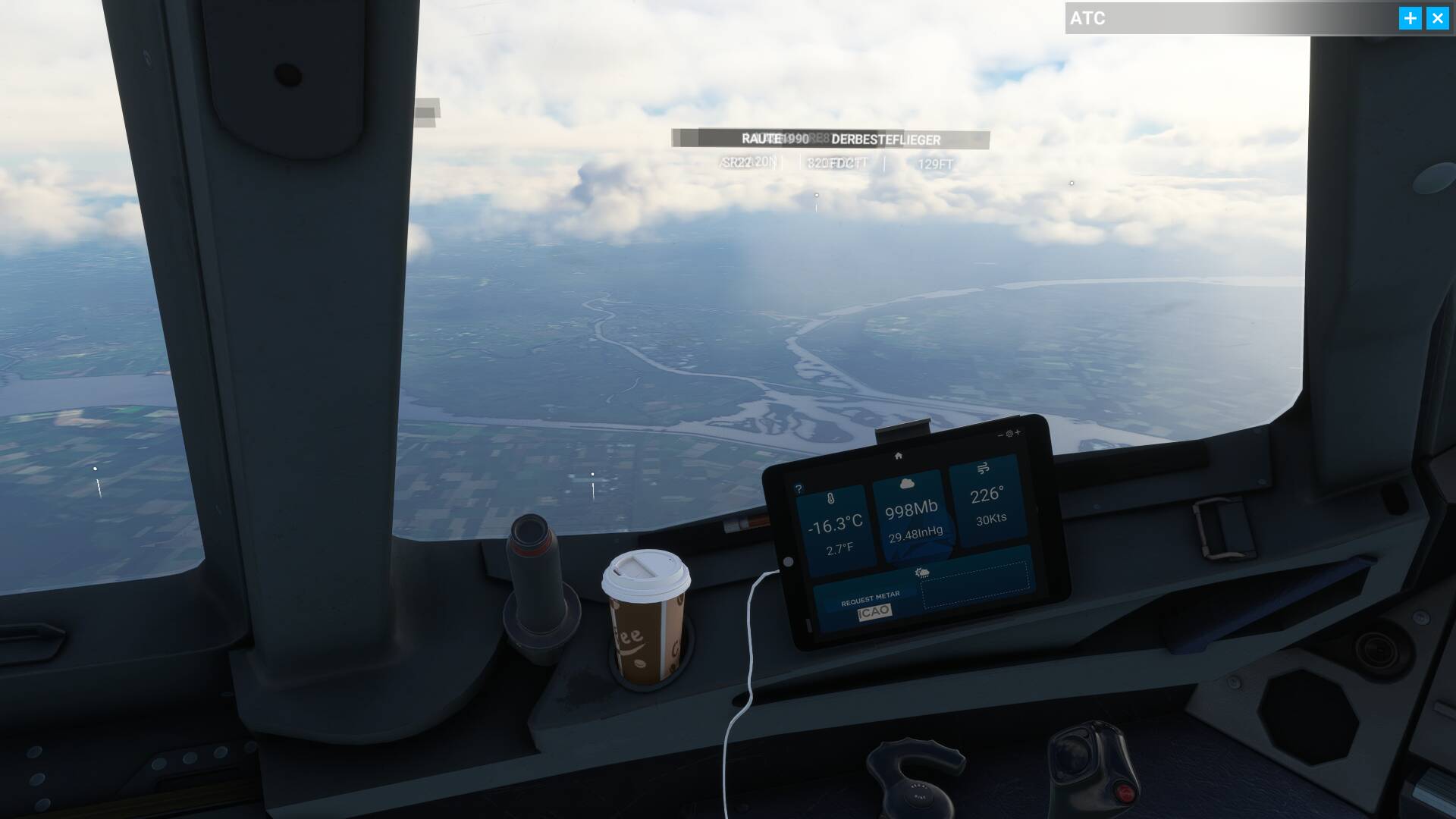Close the ATC window
This screenshot has height=819, width=1456.
pyautogui.click(x=1437, y=18)
